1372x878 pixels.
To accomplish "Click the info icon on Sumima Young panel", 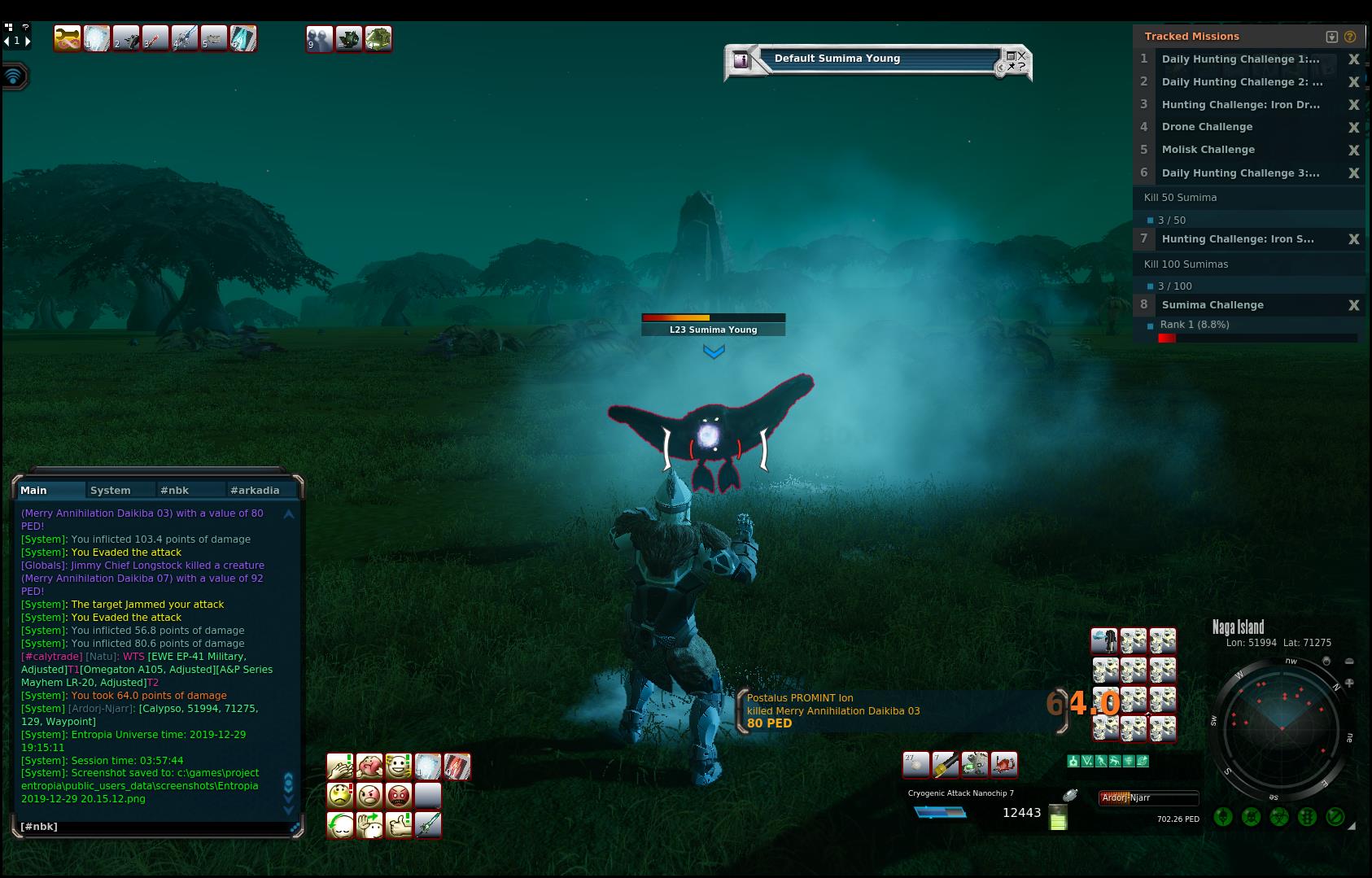I will pos(741,59).
